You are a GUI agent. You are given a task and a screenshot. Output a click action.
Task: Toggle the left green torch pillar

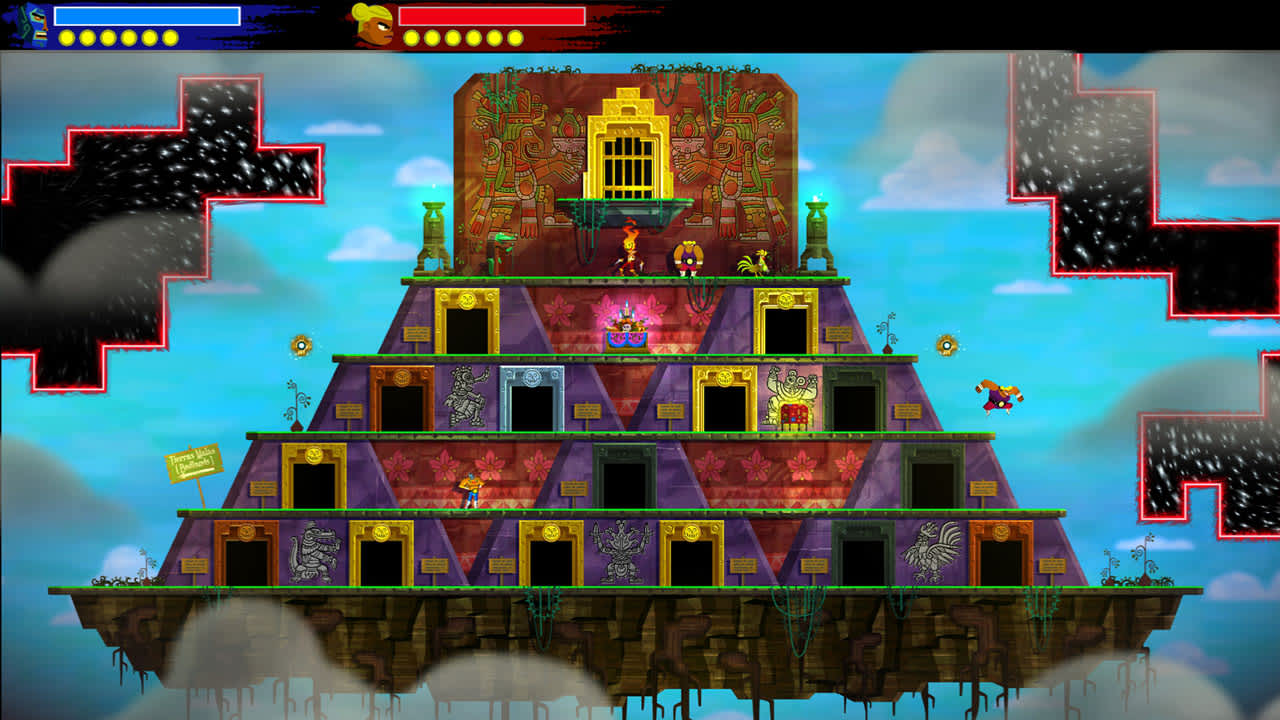click(x=435, y=230)
